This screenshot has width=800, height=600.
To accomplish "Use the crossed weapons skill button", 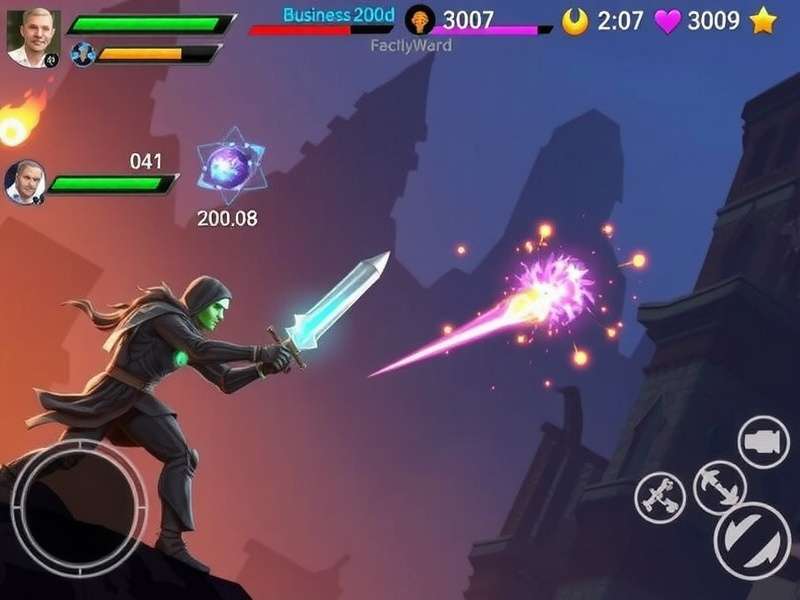I will tap(660, 496).
